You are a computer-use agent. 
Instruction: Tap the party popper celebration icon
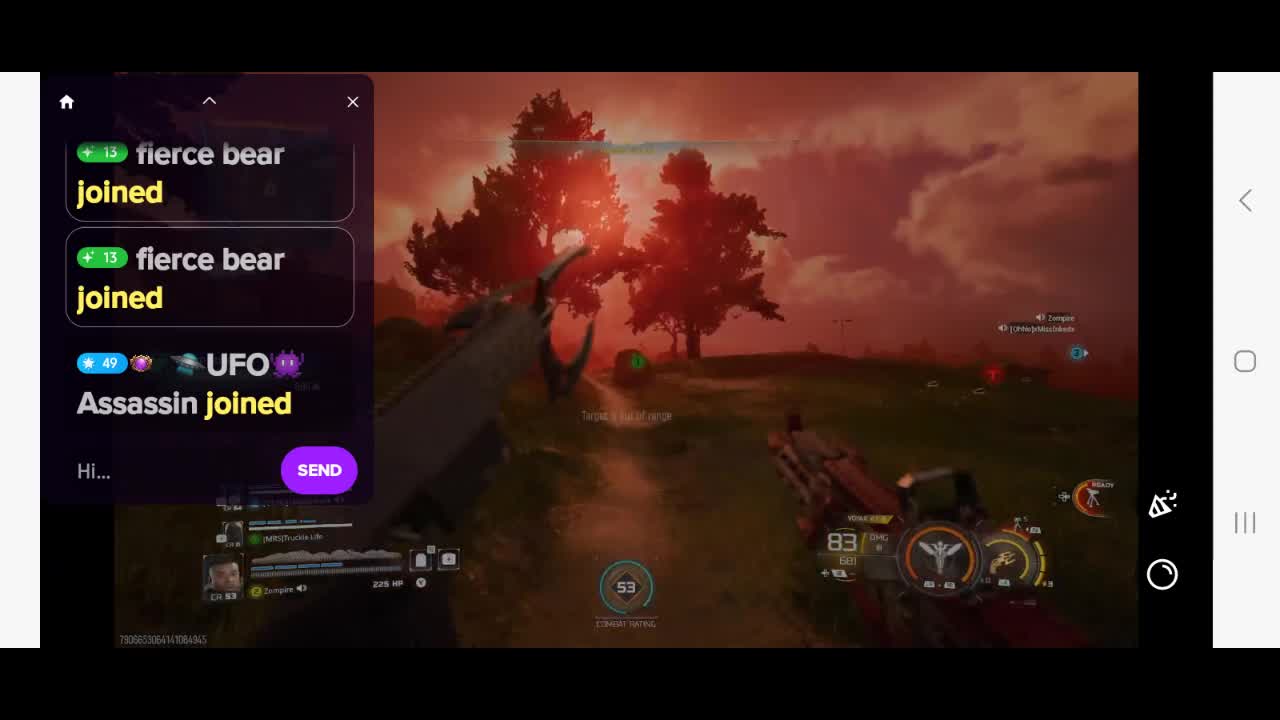pyautogui.click(x=1162, y=504)
